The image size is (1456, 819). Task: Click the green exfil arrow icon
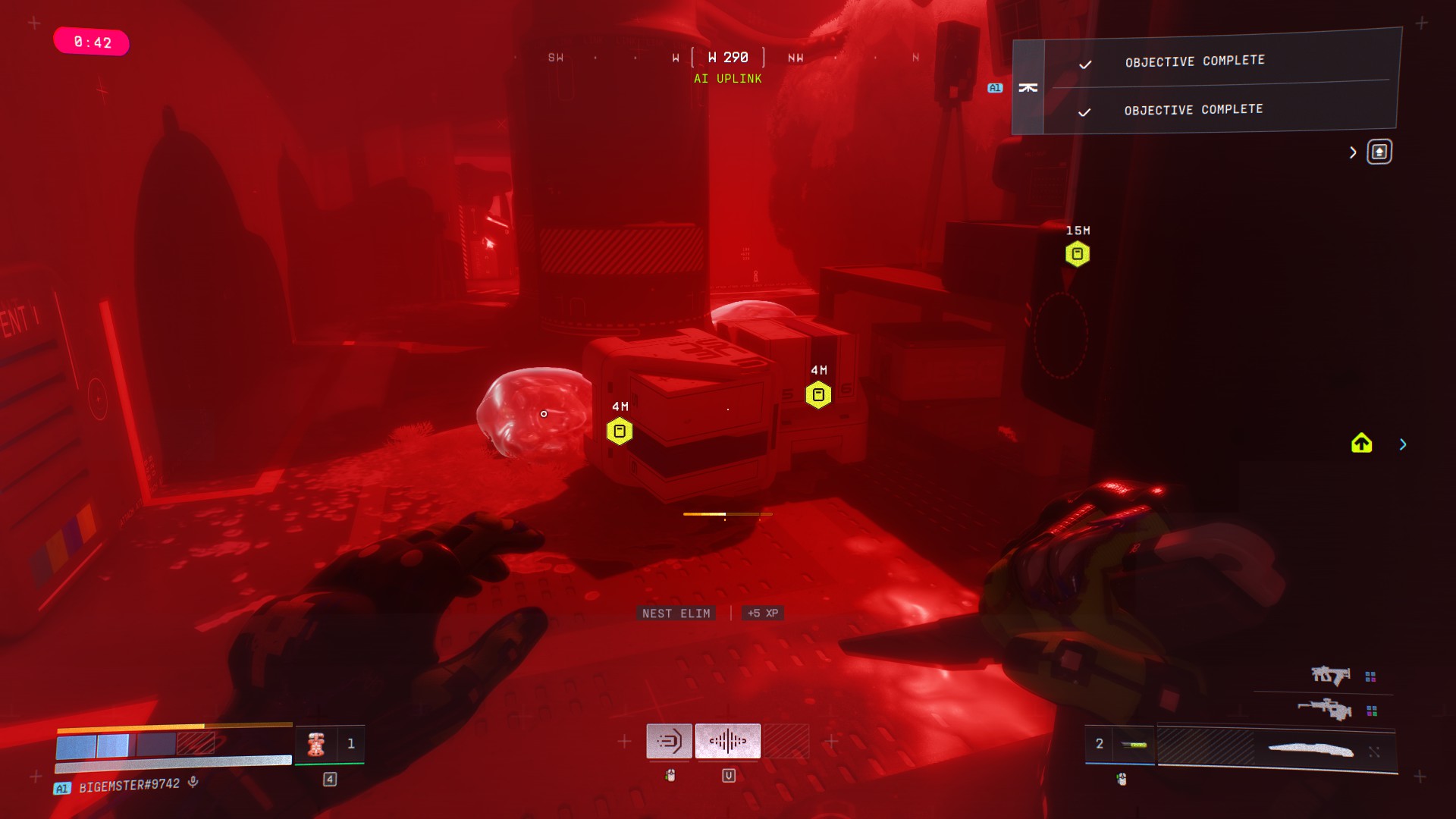[x=1361, y=444]
